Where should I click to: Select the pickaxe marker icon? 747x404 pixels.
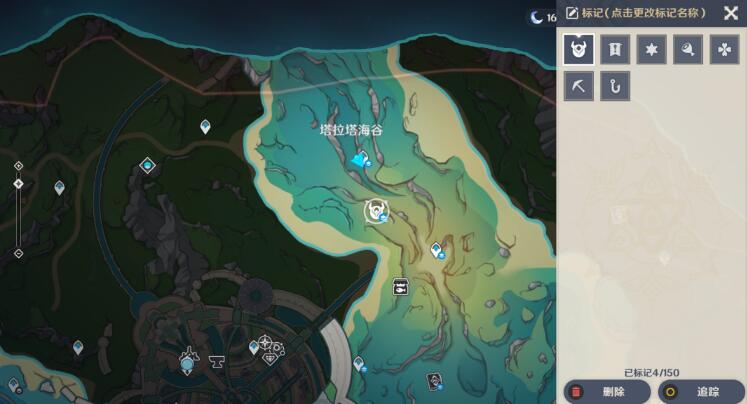pos(578,86)
